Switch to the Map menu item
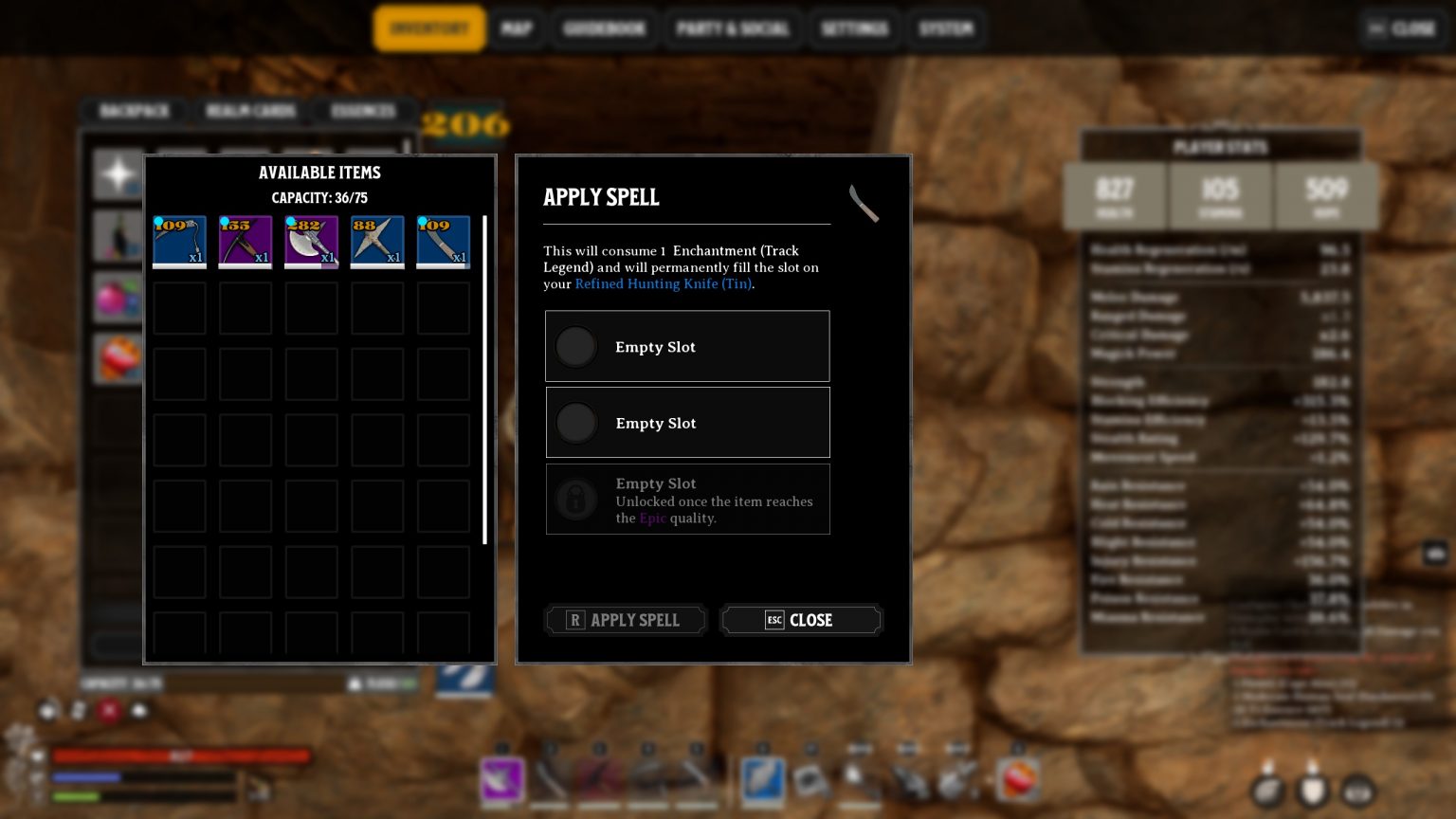 tap(517, 27)
